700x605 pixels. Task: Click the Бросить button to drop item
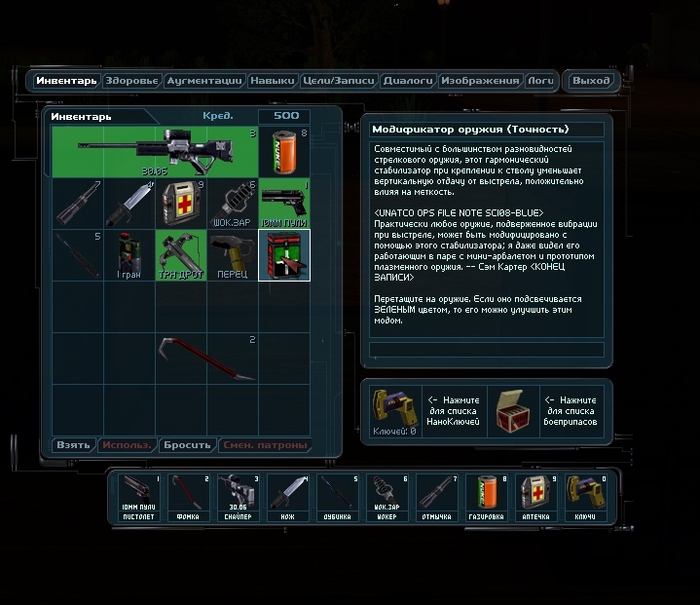(185, 445)
